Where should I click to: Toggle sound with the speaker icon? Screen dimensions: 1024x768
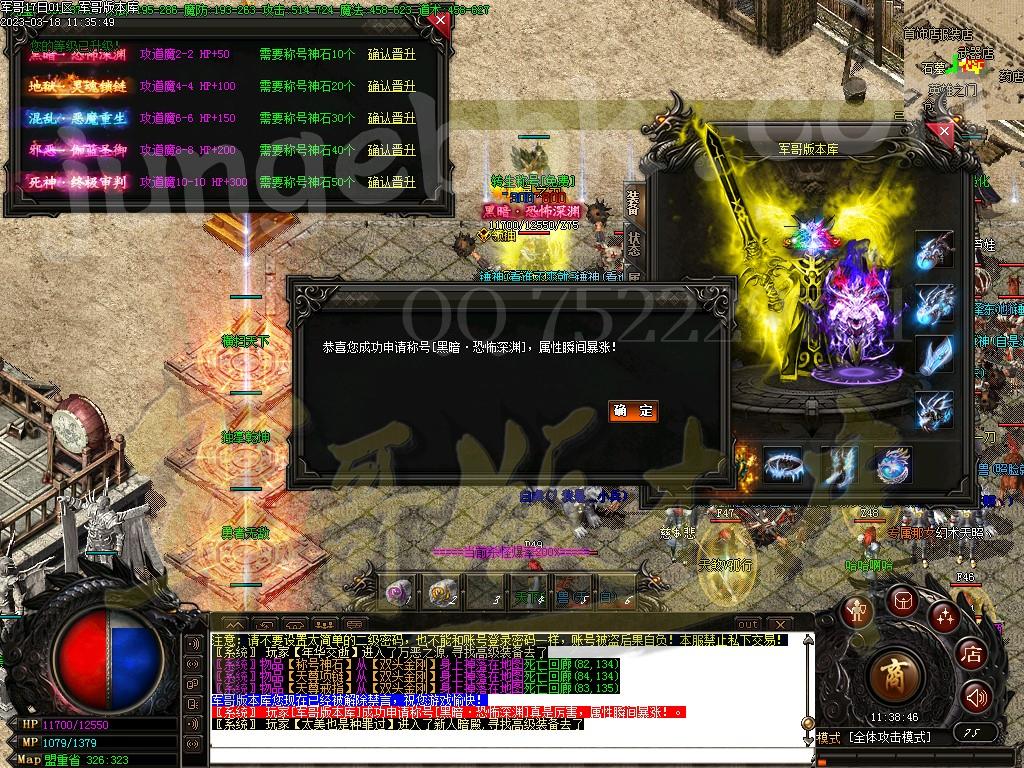(976, 696)
